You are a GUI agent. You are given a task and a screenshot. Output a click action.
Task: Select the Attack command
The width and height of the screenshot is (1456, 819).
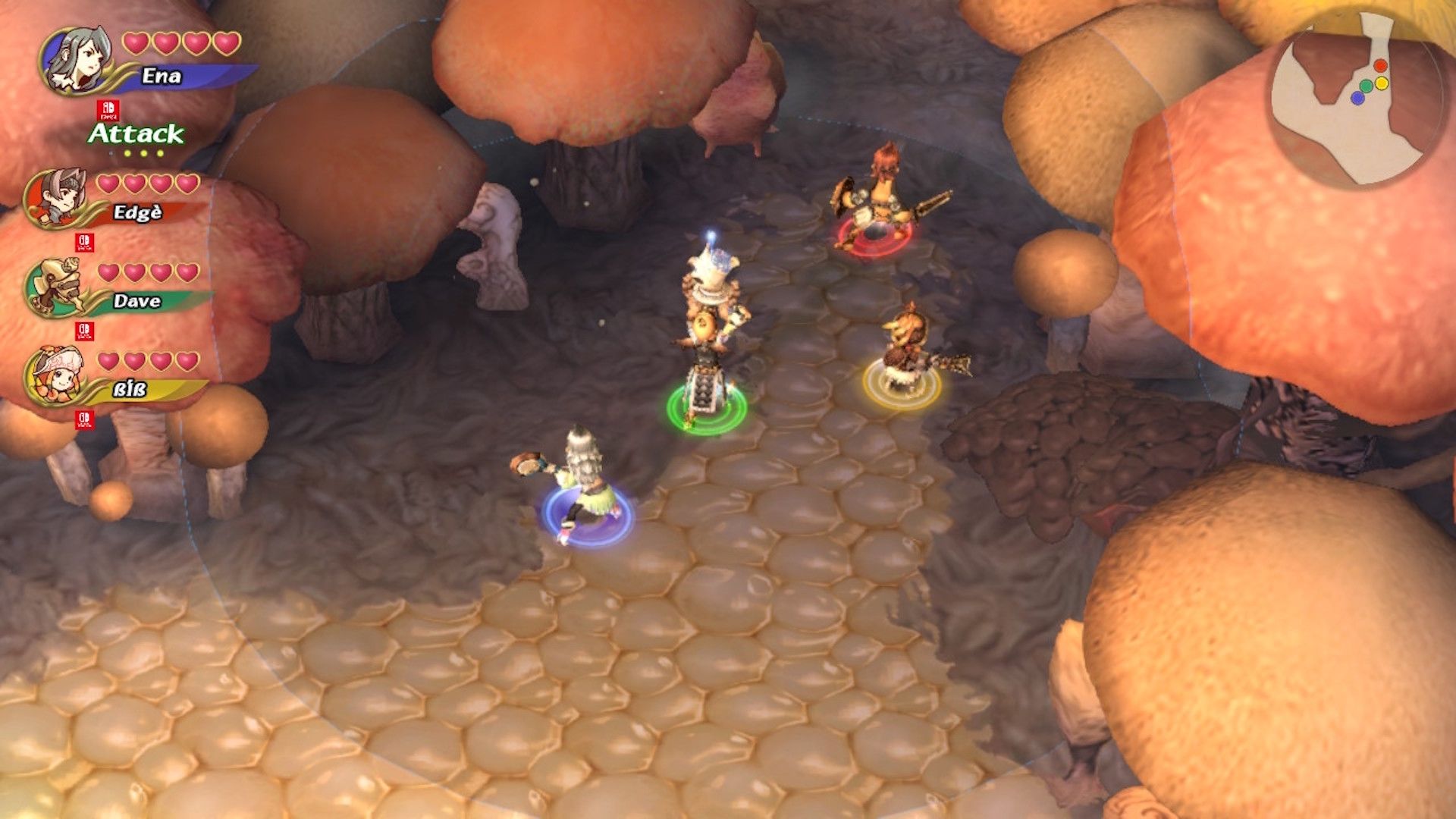click(133, 134)
